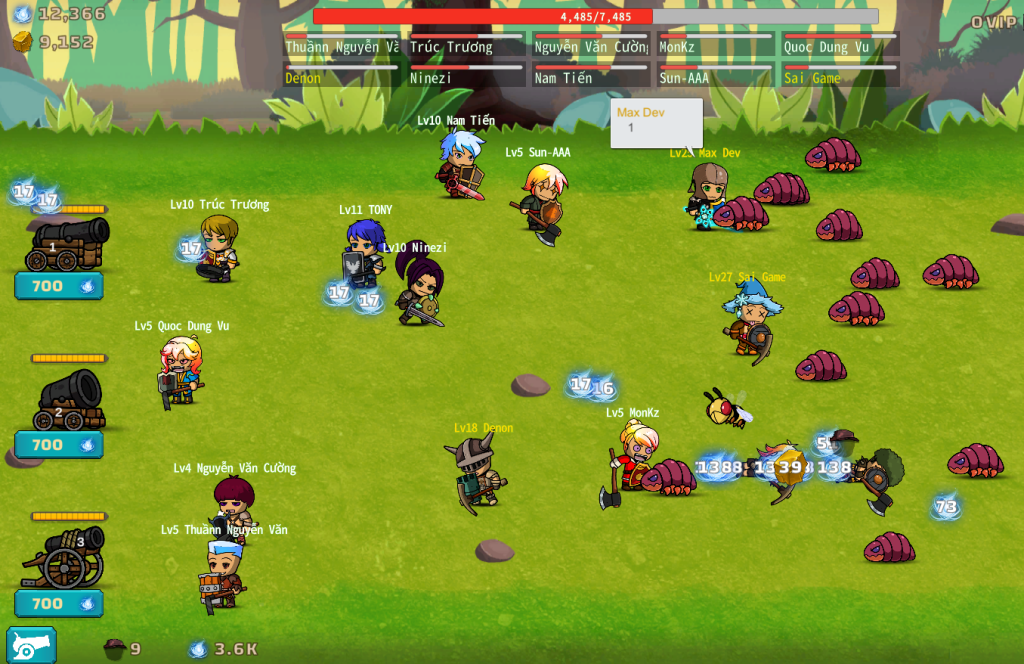Open the white cannon menu button
This screenshot has height=664, width=1024.
pyautogui.click(x=31, y=646)
